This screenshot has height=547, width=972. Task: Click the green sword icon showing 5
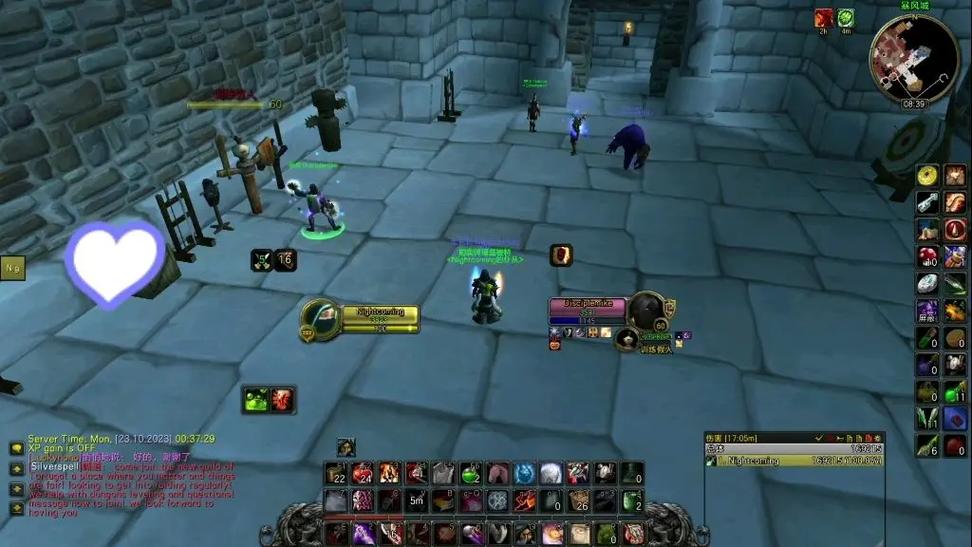pyautogui.click(x=261, y=260)
